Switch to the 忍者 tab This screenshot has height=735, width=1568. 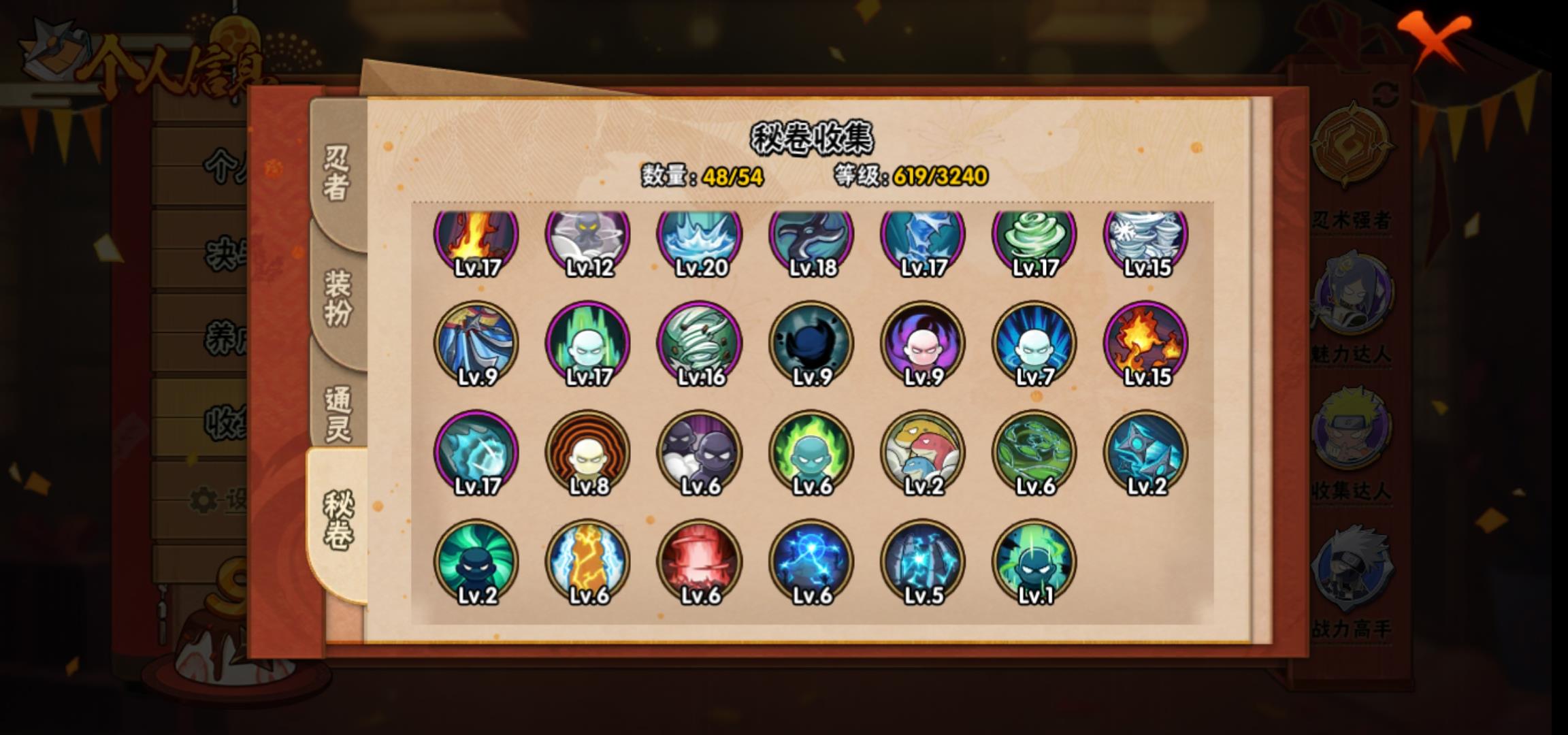(337, 174)
